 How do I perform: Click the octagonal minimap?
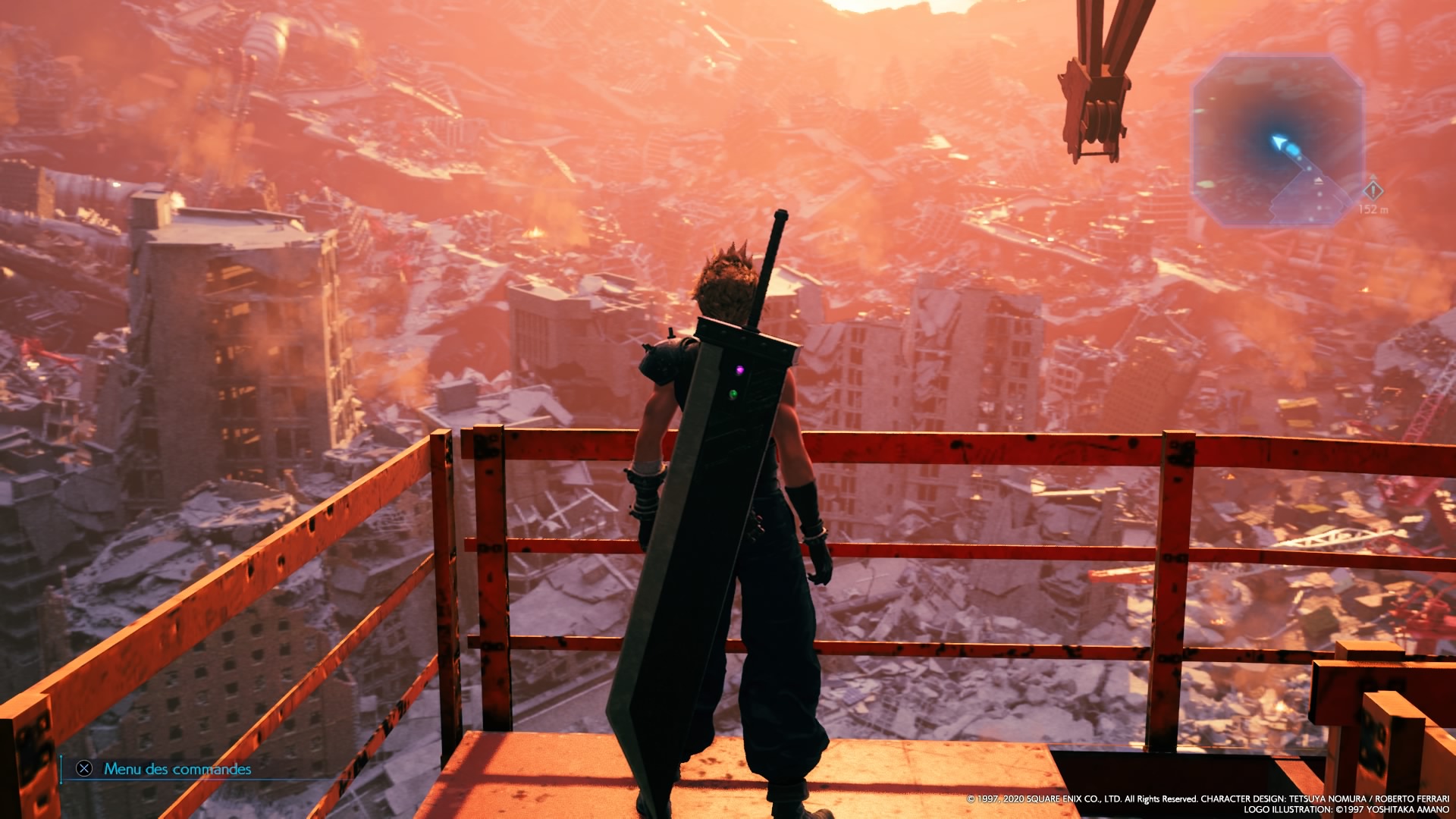[1278, 140]
